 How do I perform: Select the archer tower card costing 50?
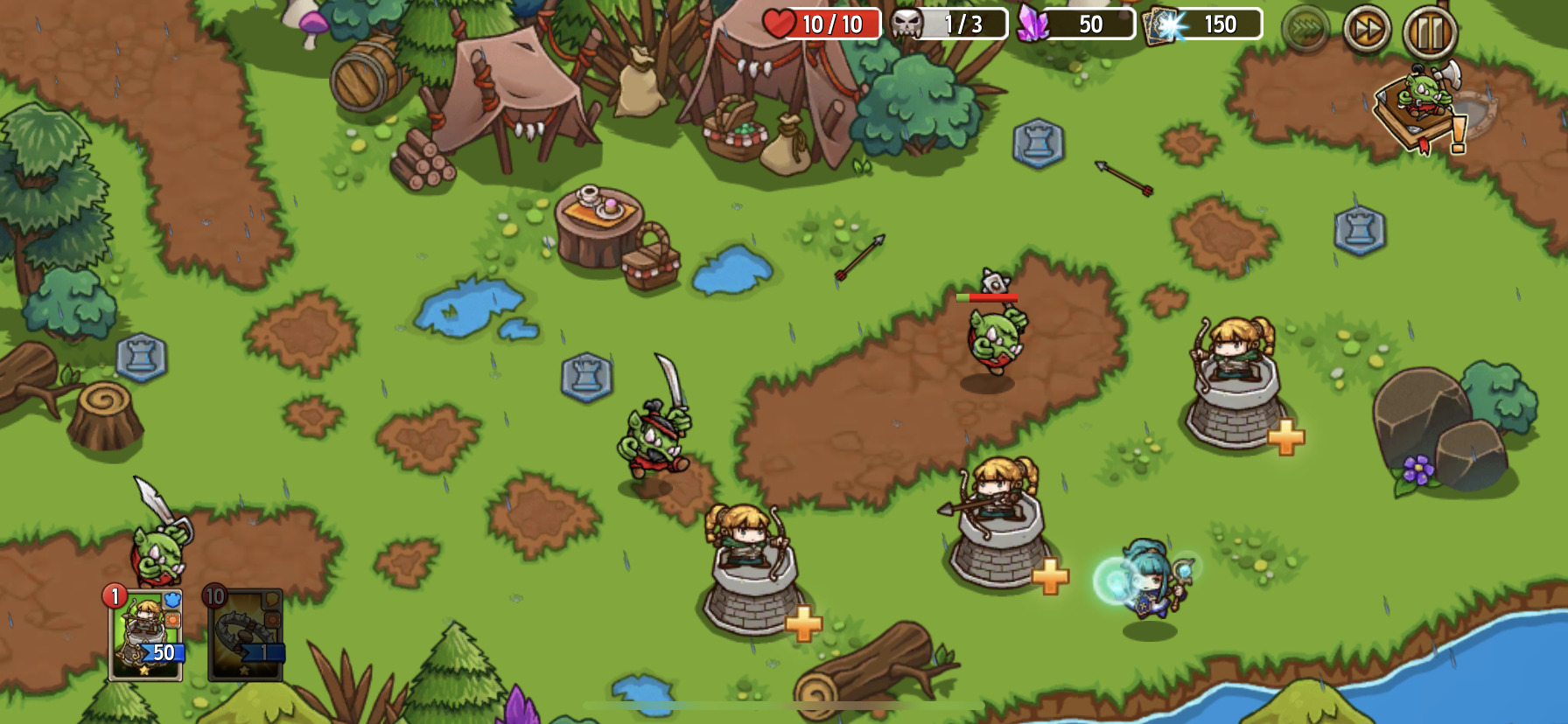click(x=145, y=636)
